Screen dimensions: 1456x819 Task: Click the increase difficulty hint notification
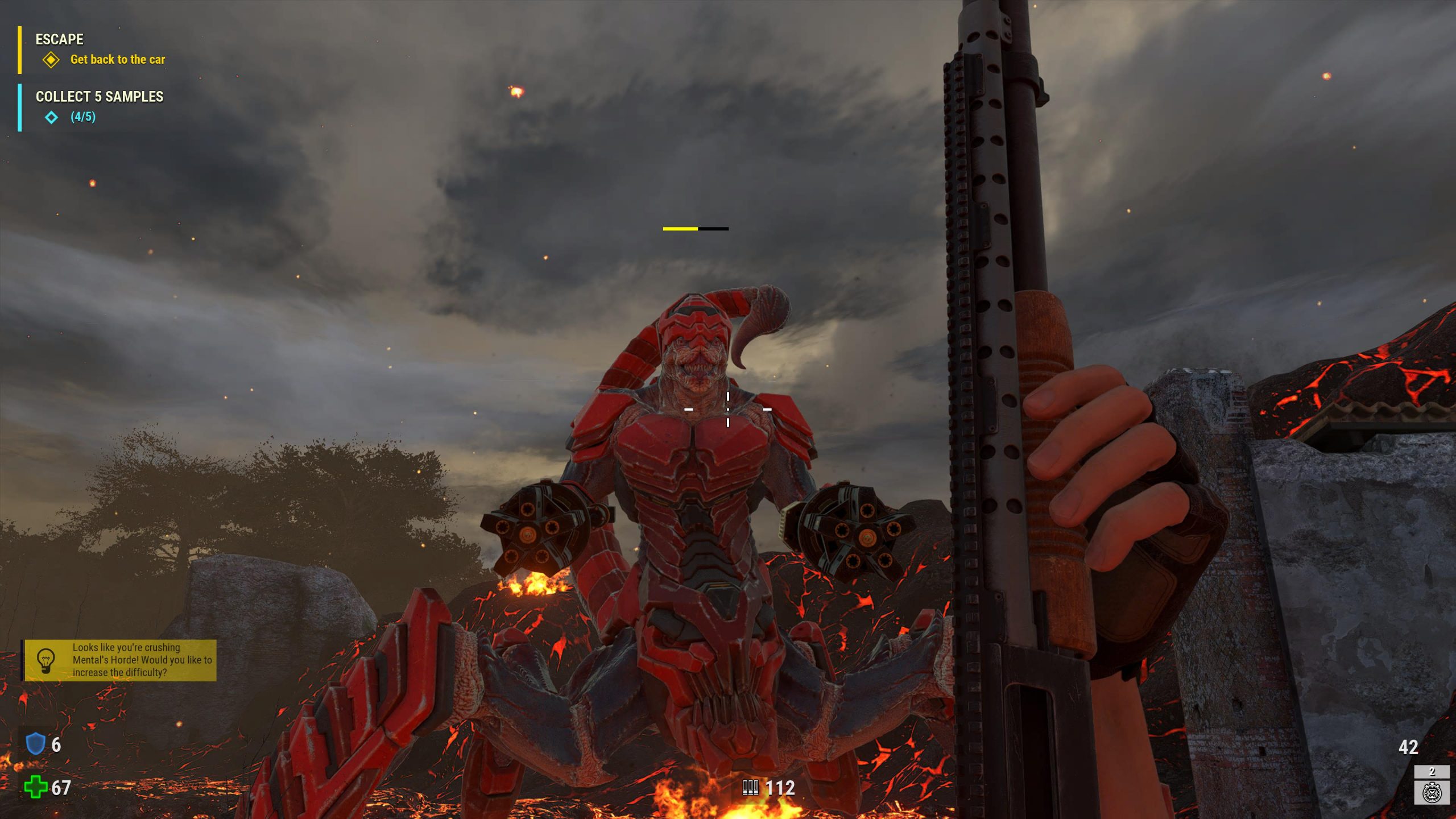[x=121, y=660]
